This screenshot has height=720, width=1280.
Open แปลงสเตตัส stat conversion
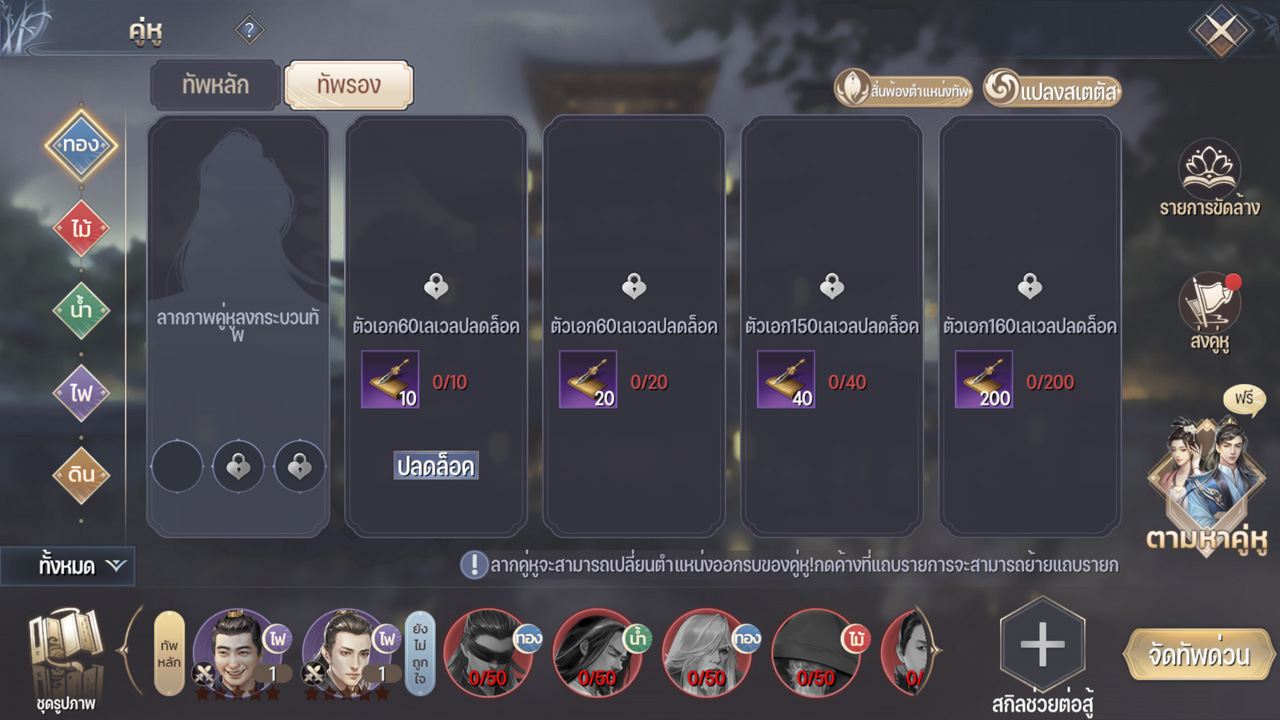(1053, 90)
